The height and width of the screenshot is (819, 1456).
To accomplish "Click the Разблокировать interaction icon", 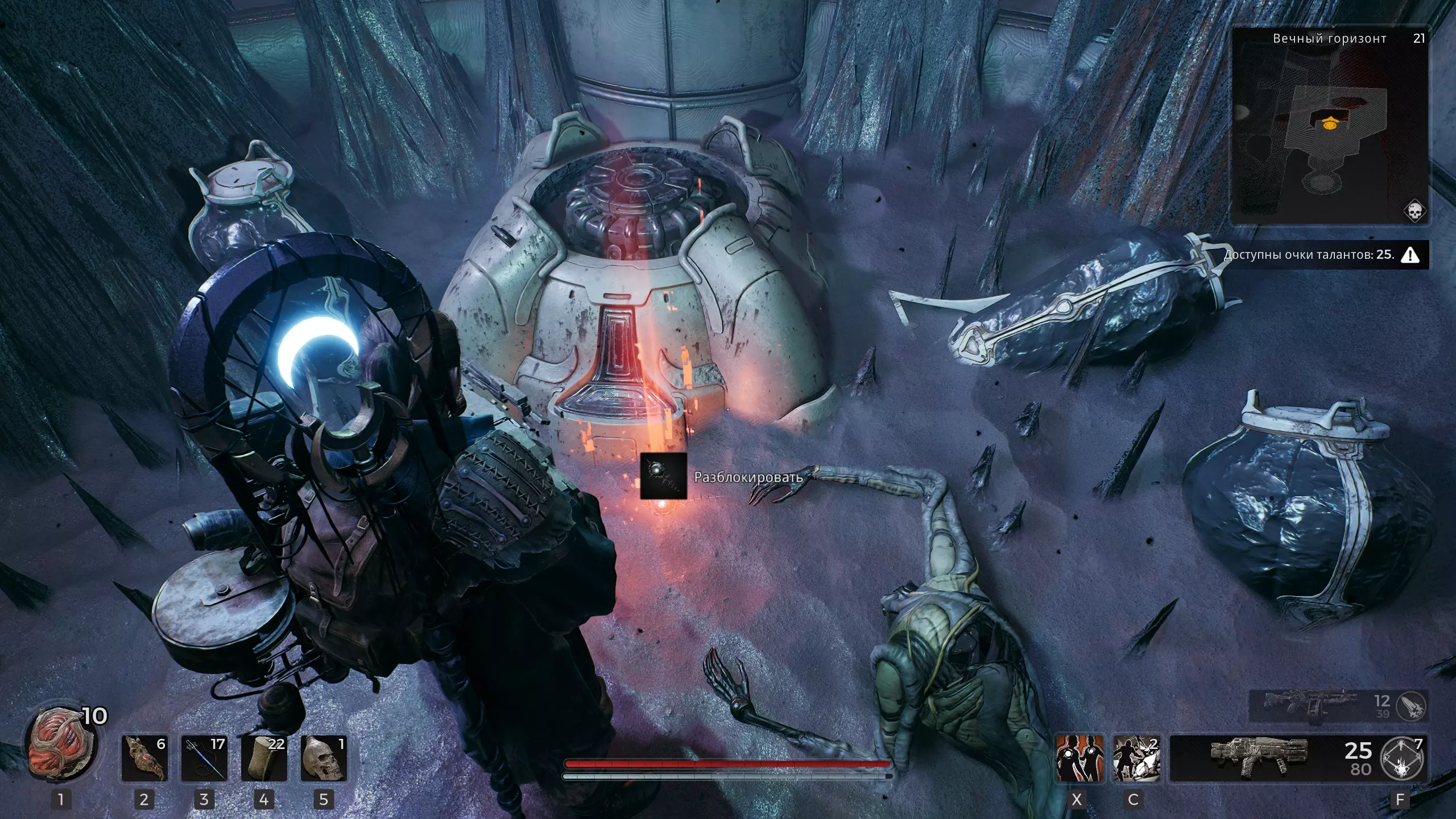I will tap(663, 476).
